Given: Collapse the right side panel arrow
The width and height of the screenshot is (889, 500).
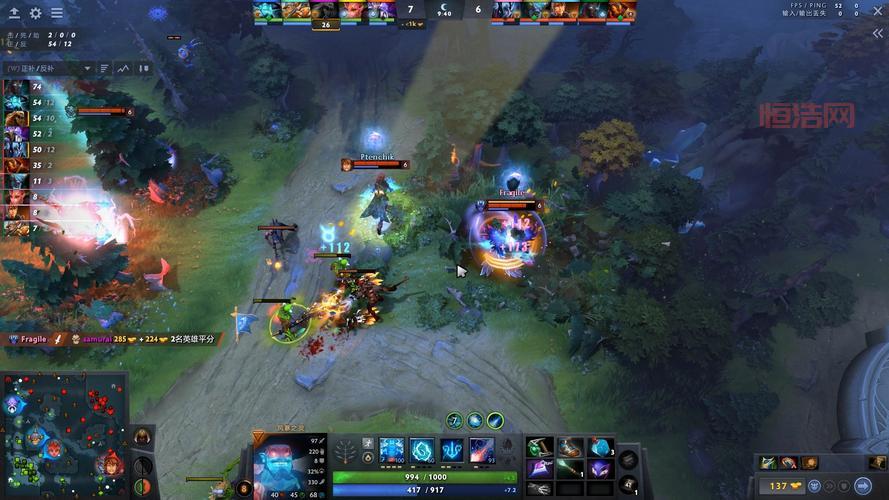Looking at the screenshot, I should [x=877, y=33].
